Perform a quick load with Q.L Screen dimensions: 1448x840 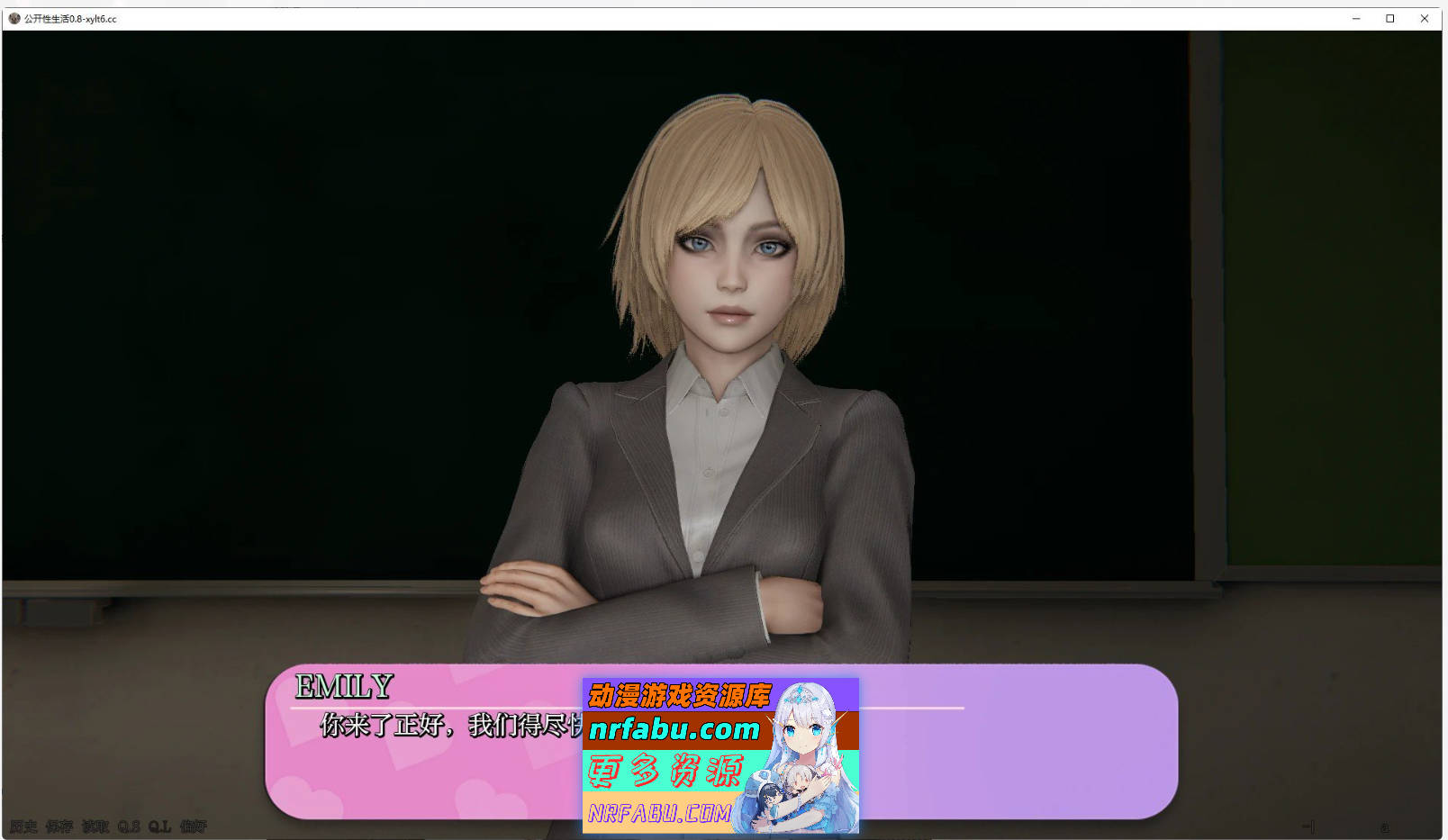click(159, 826)
